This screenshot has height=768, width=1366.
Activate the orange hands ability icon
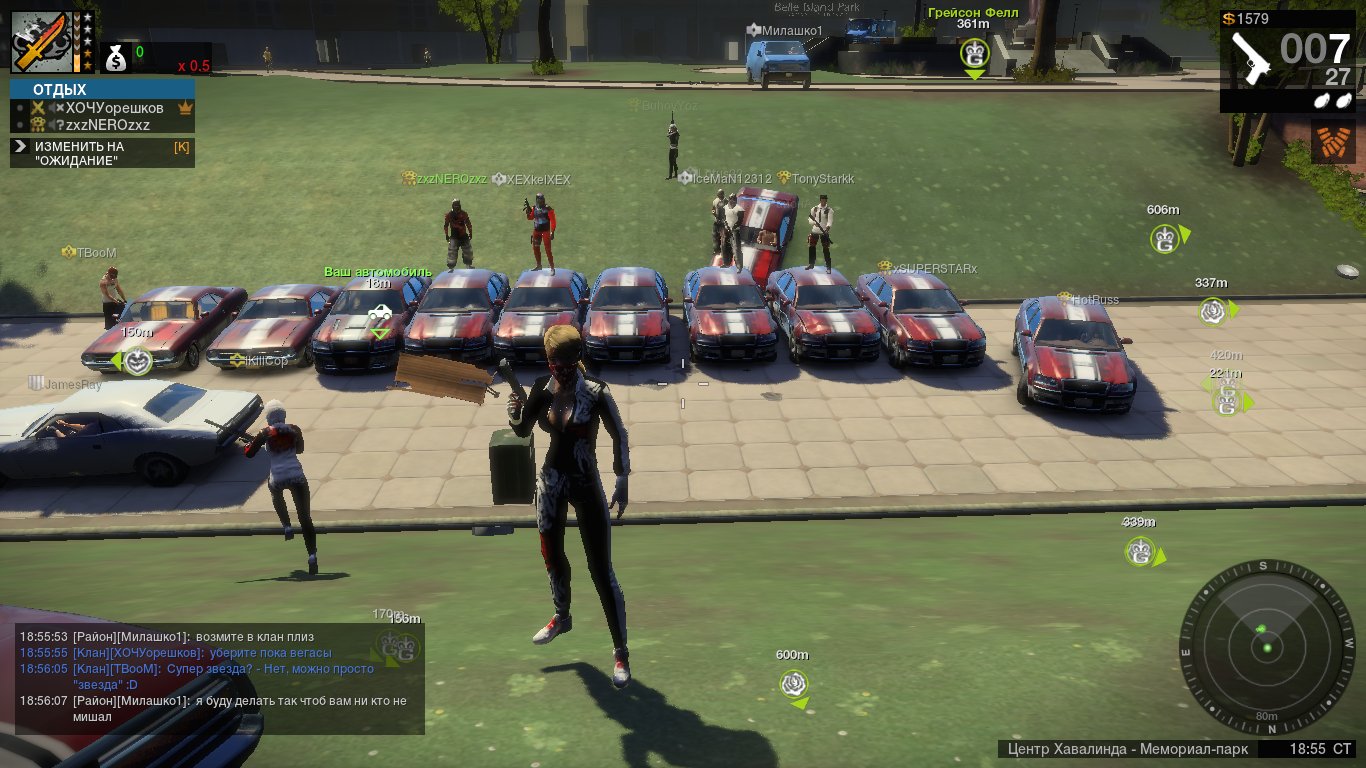click(x=1333, y=142)
